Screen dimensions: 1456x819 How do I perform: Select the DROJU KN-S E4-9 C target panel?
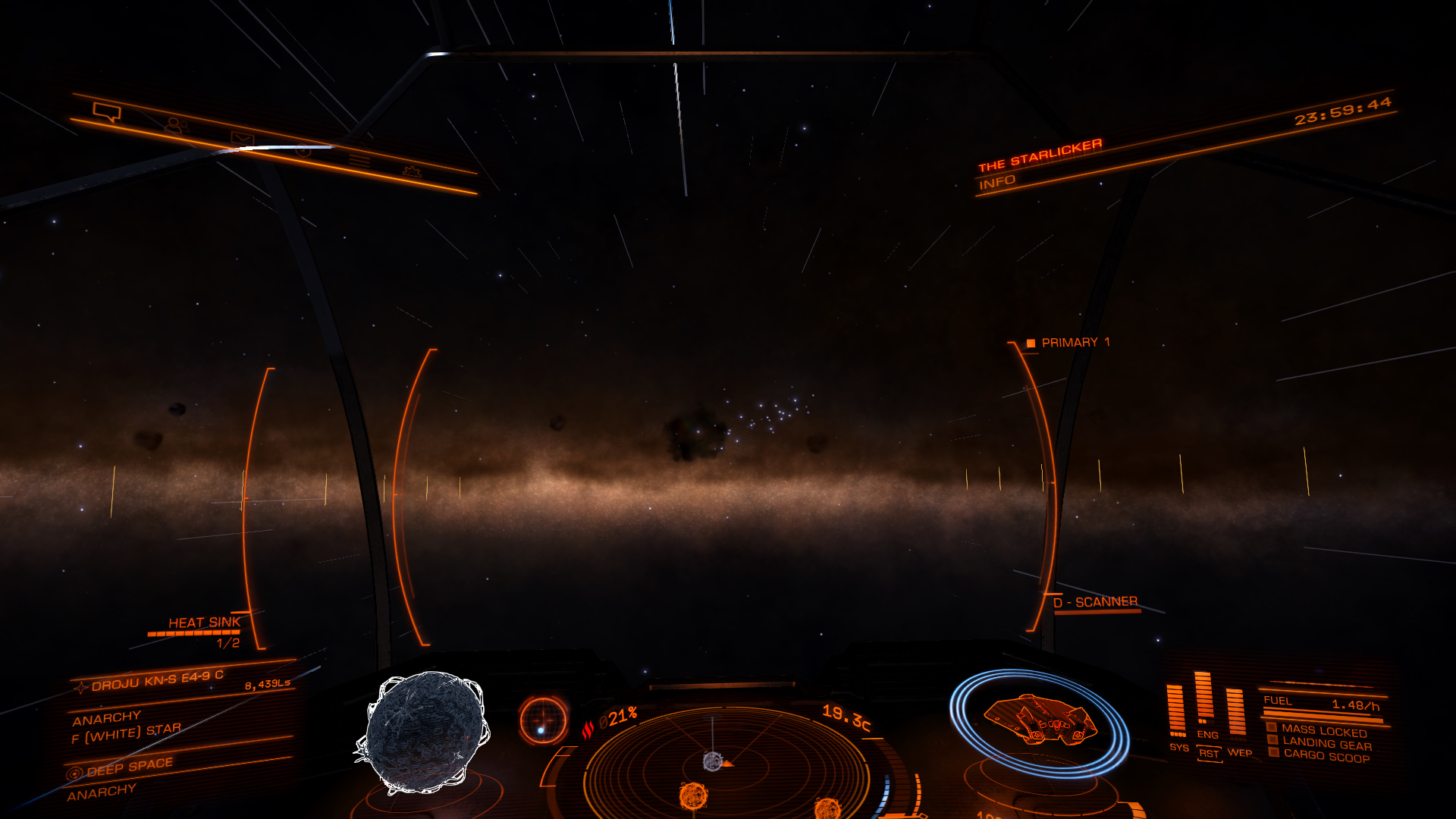point(158,679)
